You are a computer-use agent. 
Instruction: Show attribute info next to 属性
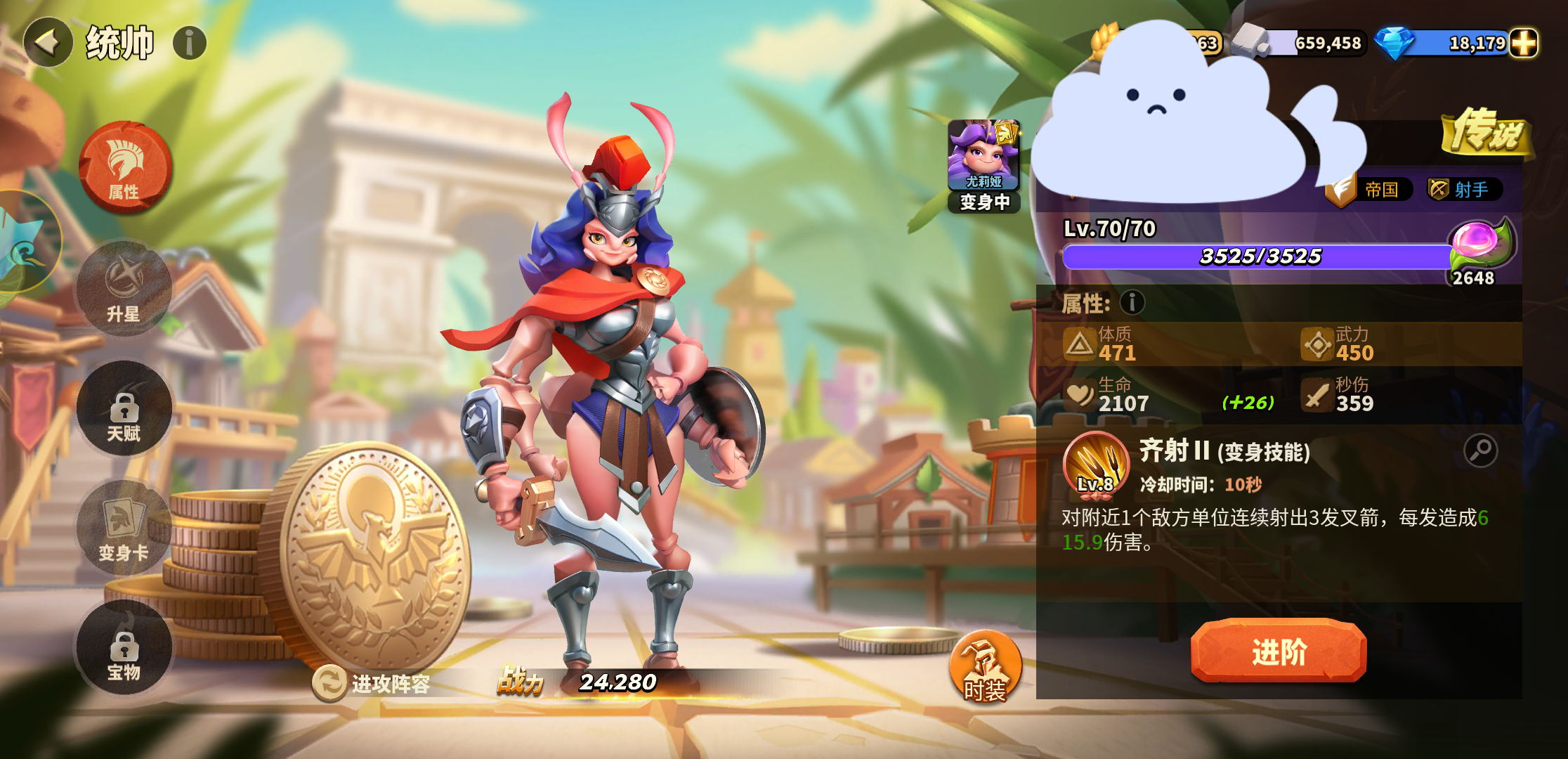coord(1132,303)
